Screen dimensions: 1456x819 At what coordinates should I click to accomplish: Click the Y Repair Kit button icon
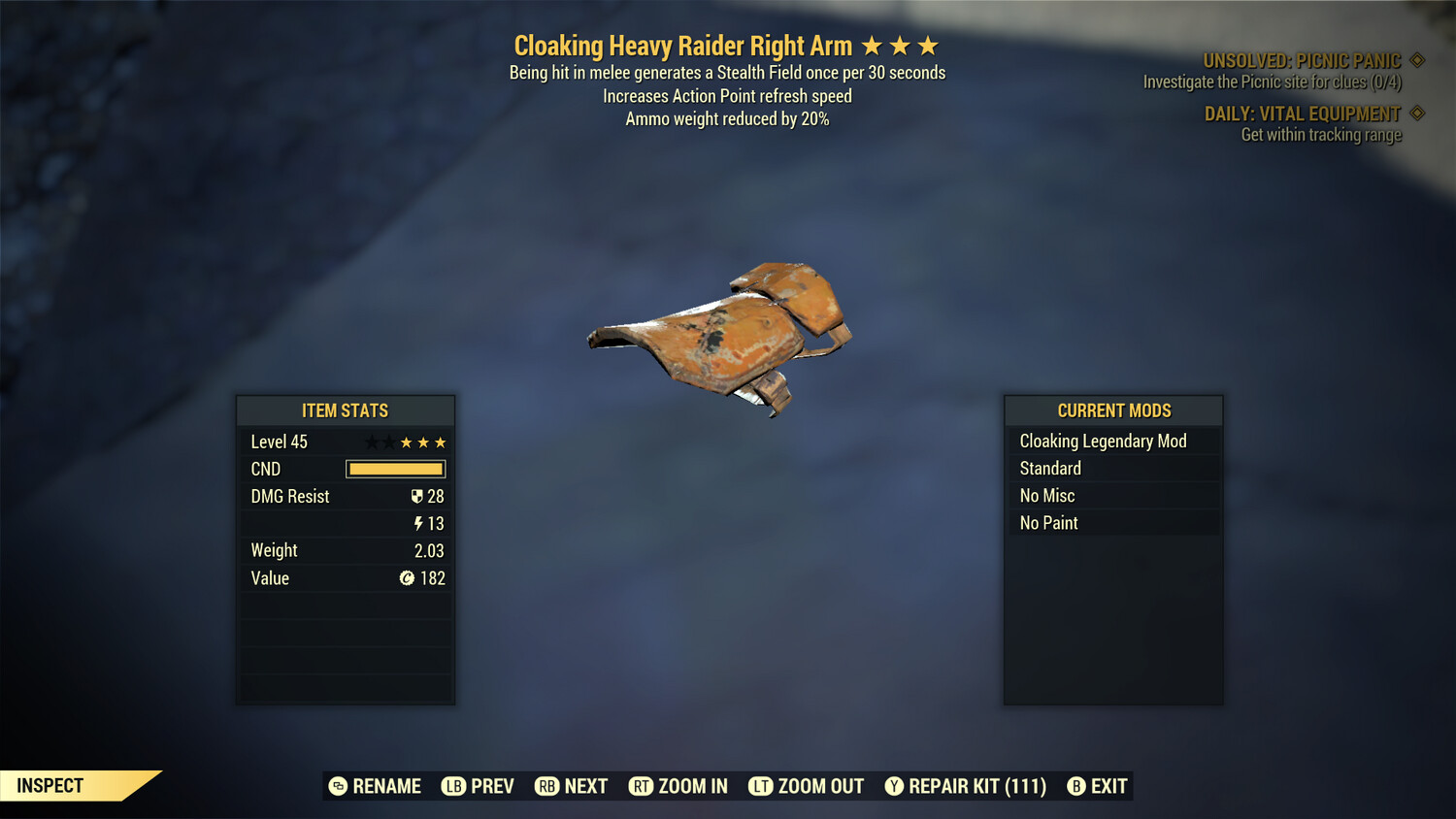894,786
